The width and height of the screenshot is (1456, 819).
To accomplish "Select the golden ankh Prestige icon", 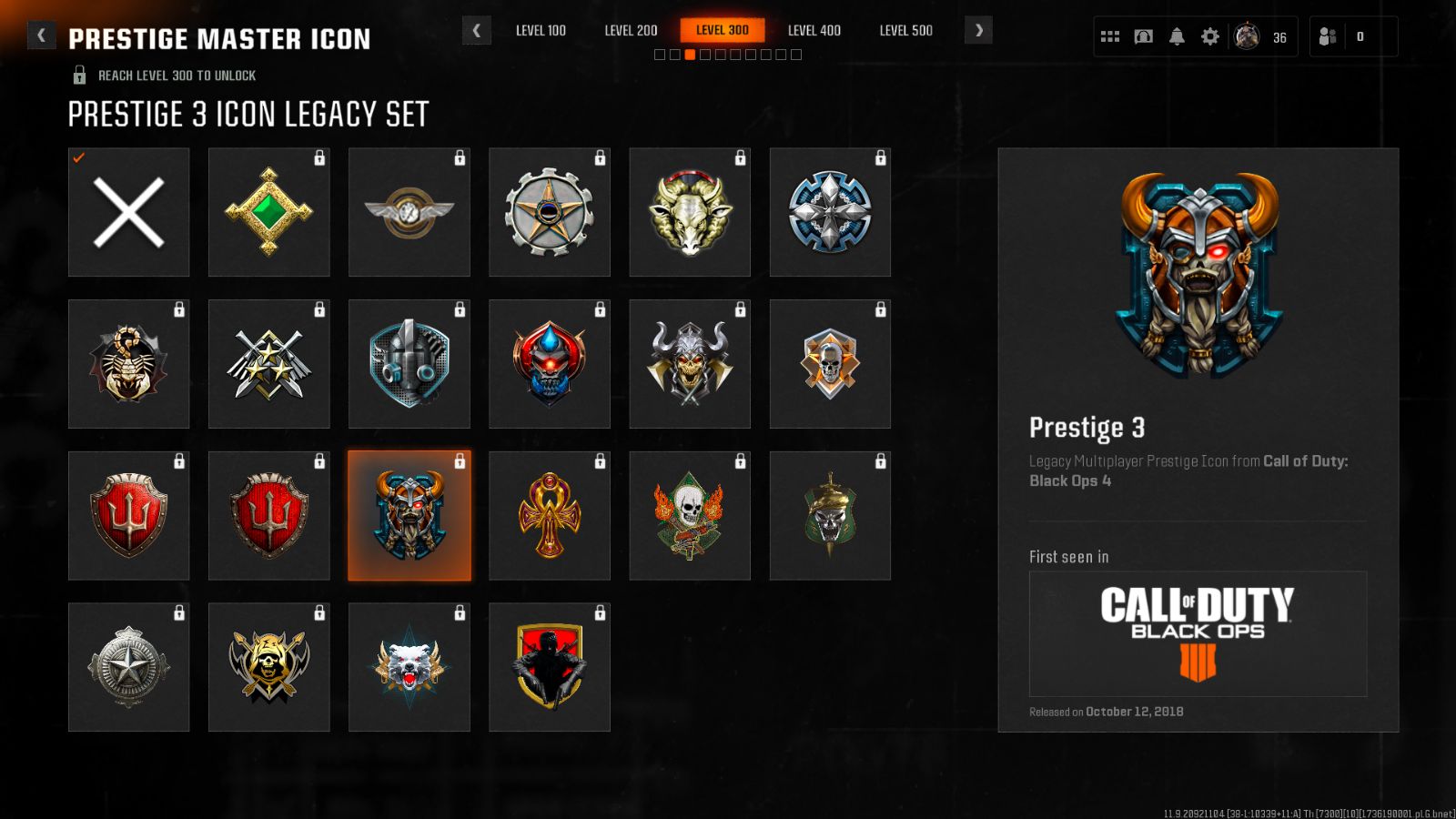I will (x=549, y=515).
